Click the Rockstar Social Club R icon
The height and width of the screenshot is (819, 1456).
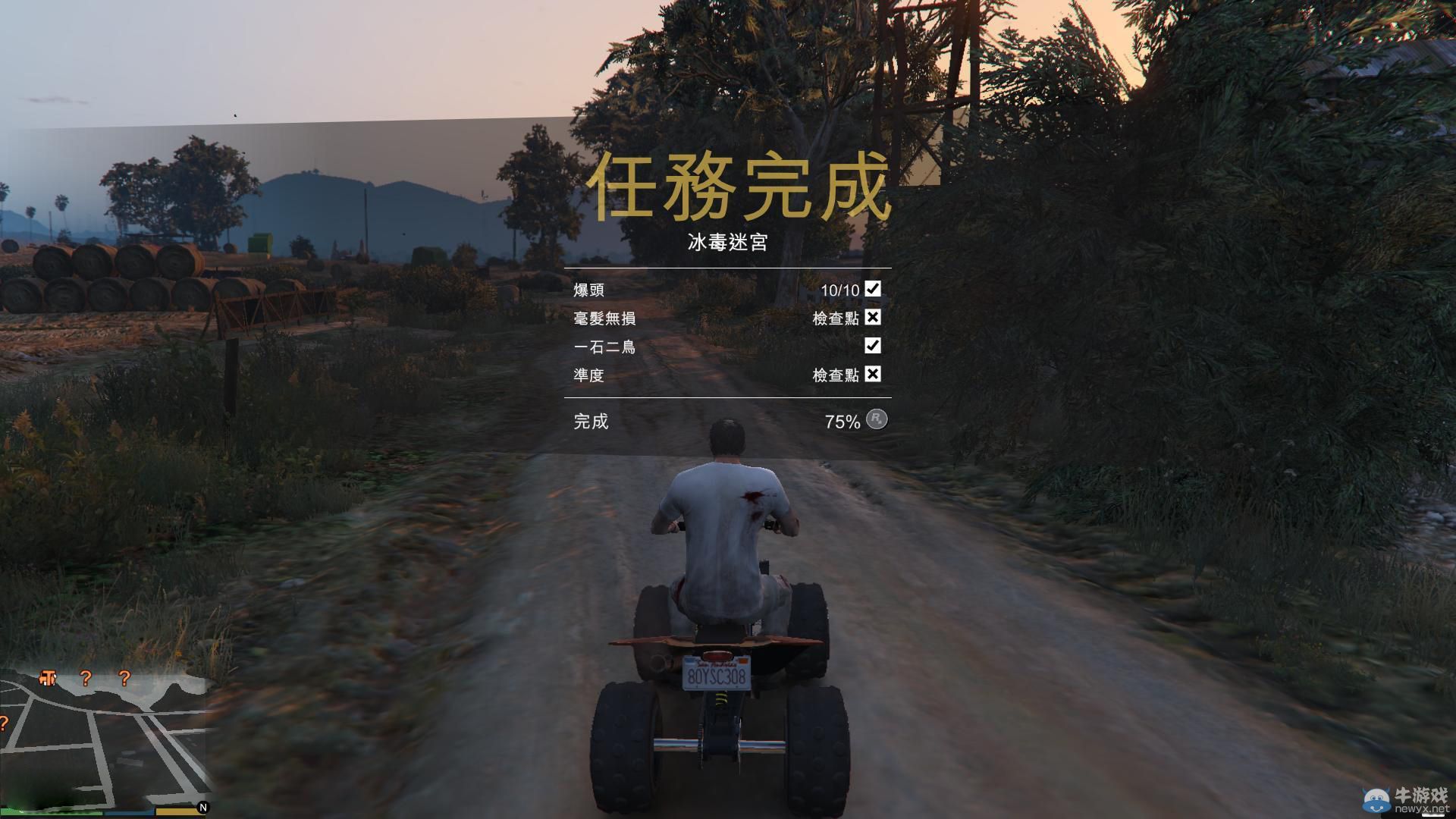[x=877, y=419]
